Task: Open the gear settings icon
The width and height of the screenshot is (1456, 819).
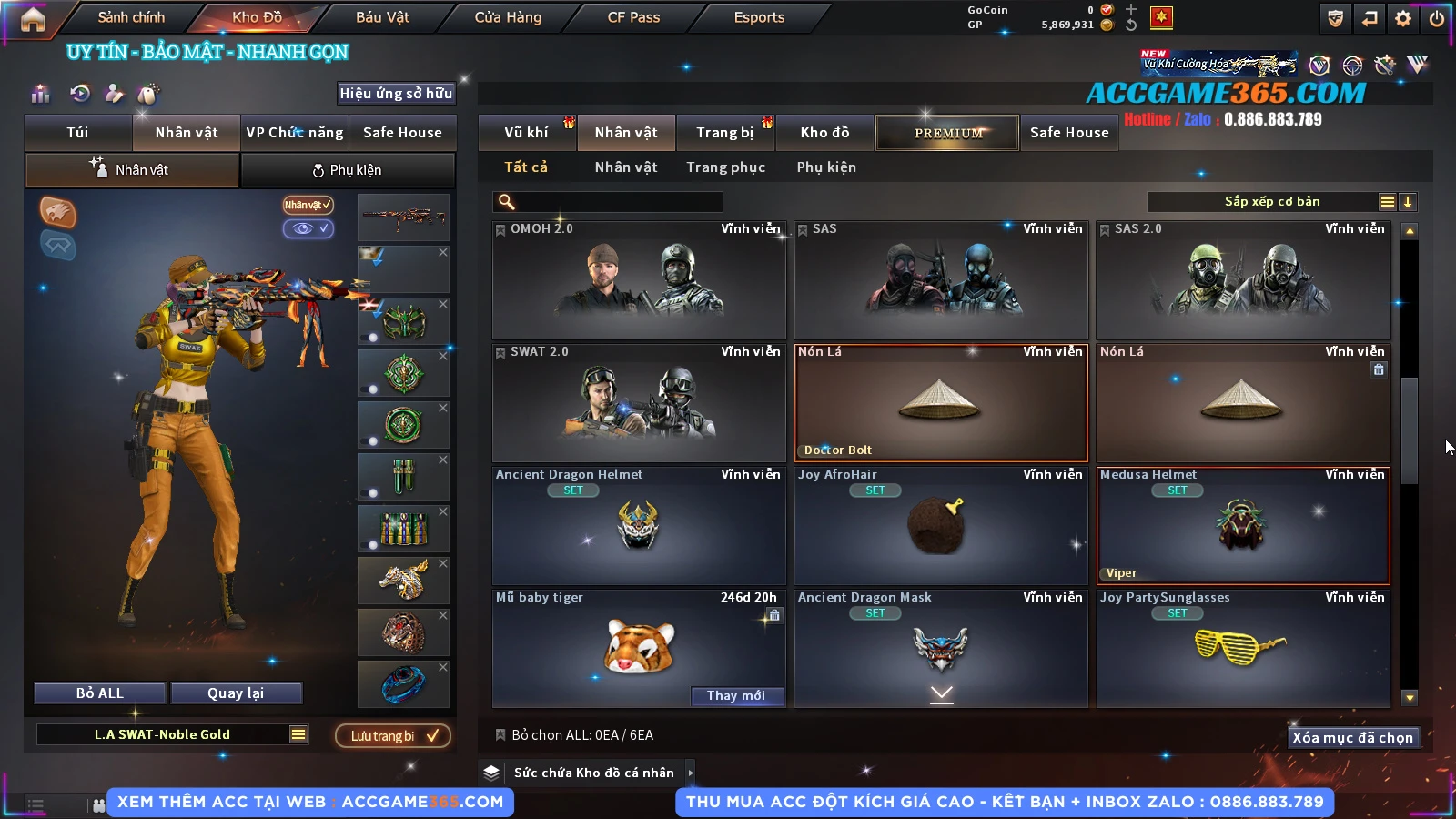Action: point(1403,18)
